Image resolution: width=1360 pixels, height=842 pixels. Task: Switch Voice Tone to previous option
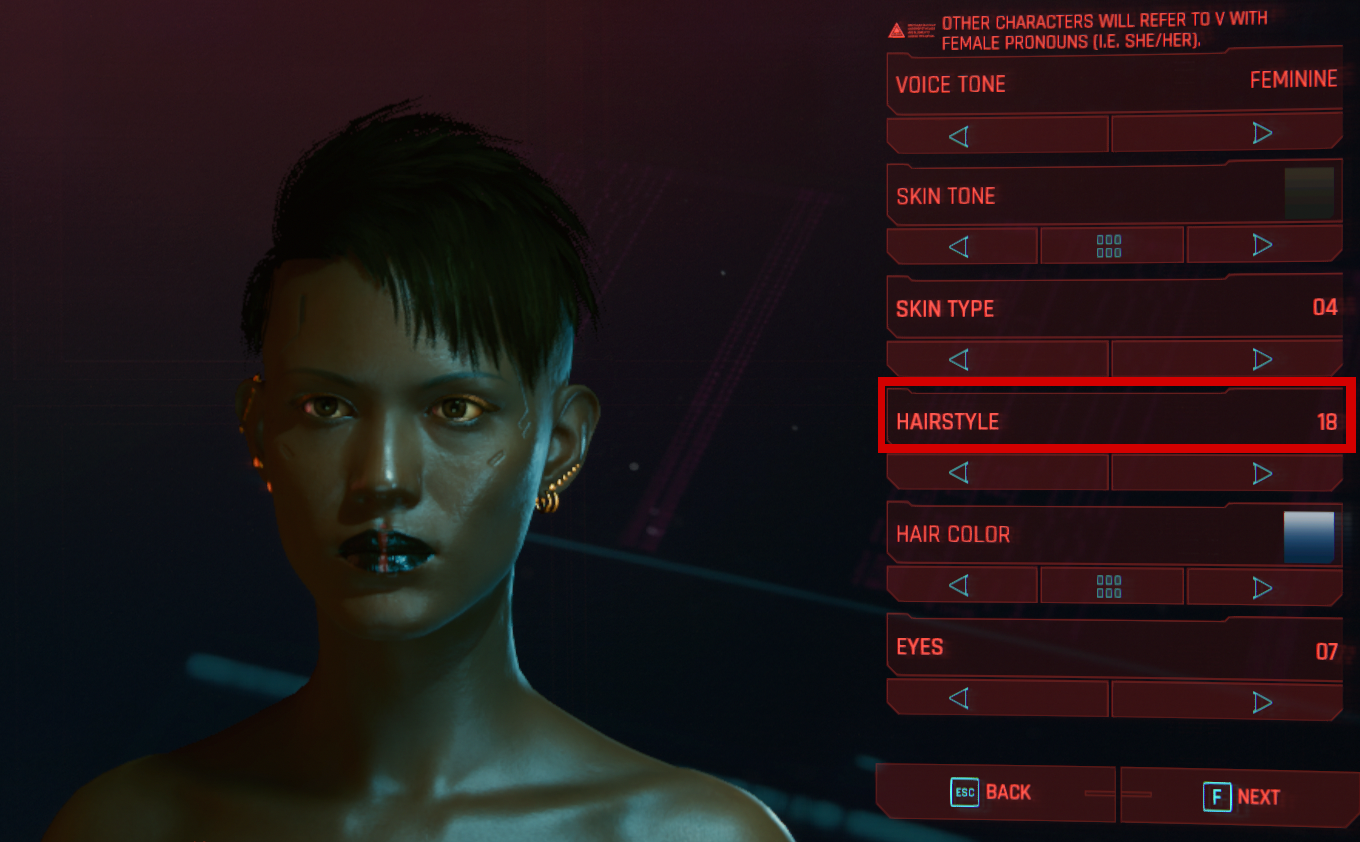[x=997, y=135]
